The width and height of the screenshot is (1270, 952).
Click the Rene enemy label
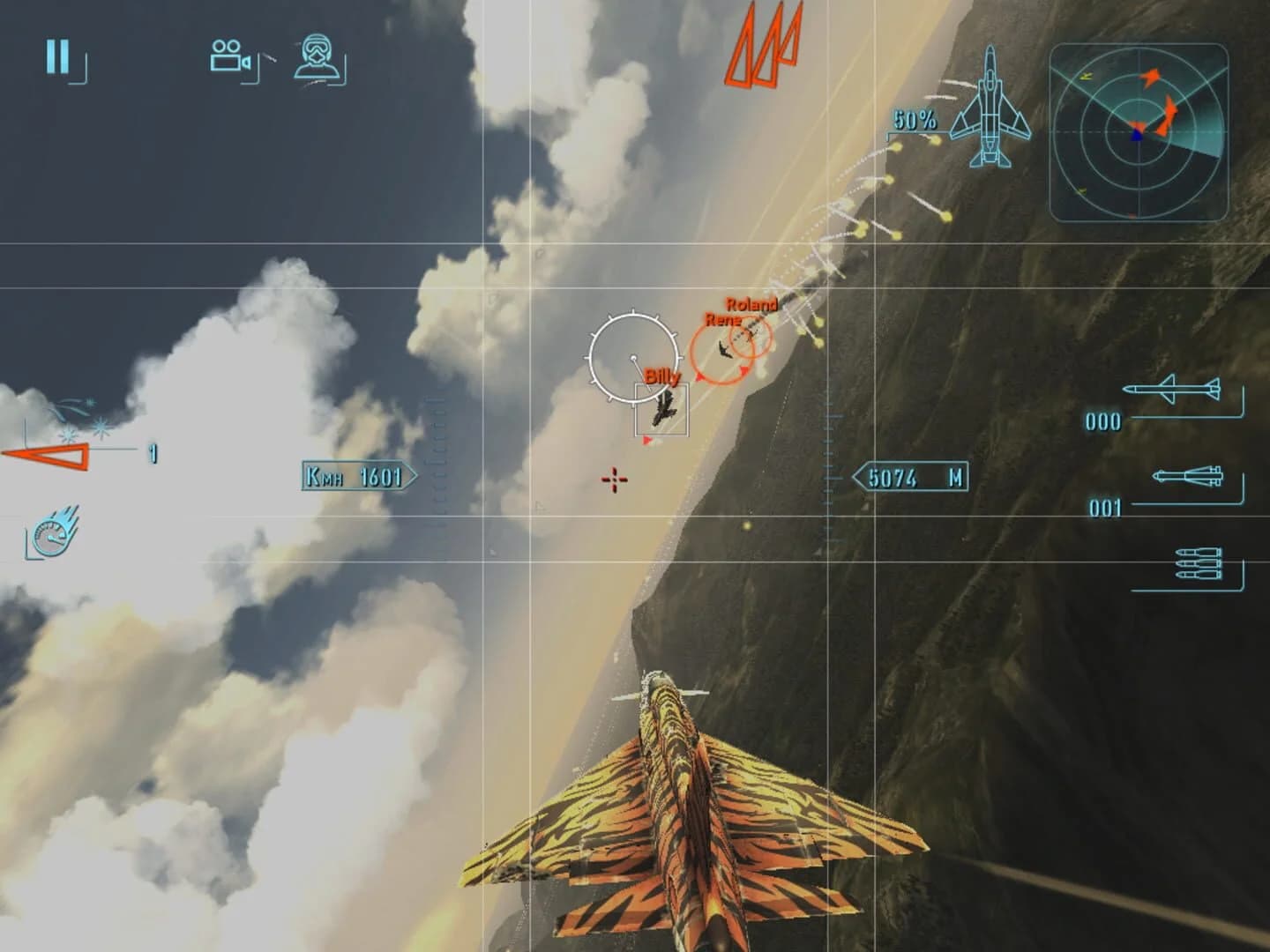(723, 321)
